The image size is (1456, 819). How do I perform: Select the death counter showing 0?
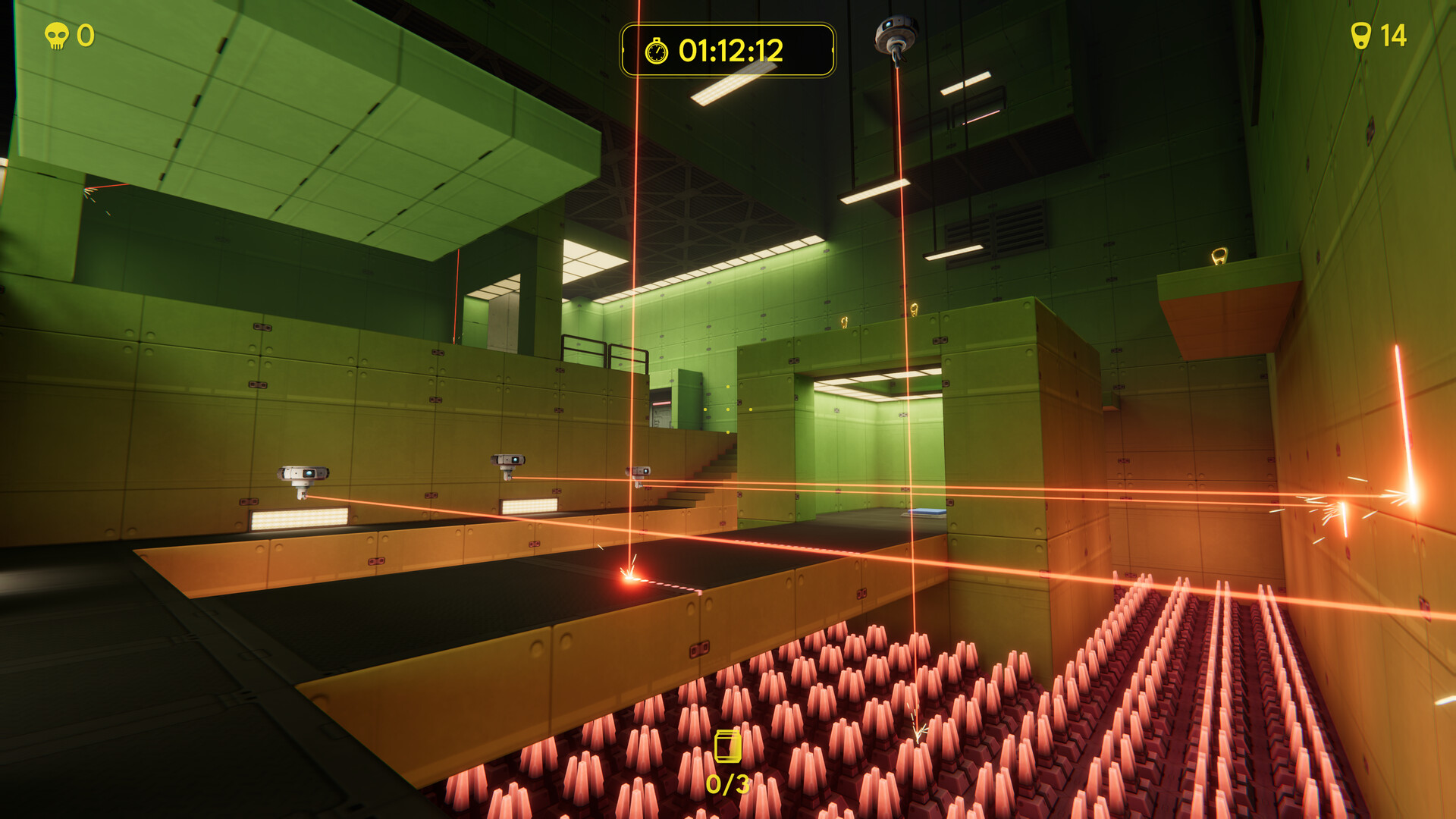pos(86,34)
